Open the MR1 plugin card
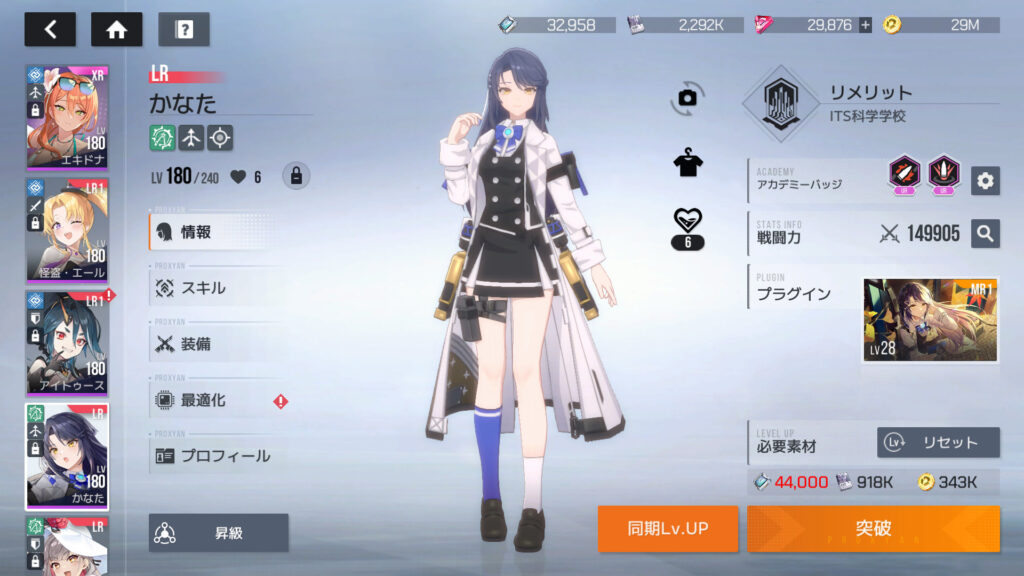Screen dimensions: 1024x576 930,321
